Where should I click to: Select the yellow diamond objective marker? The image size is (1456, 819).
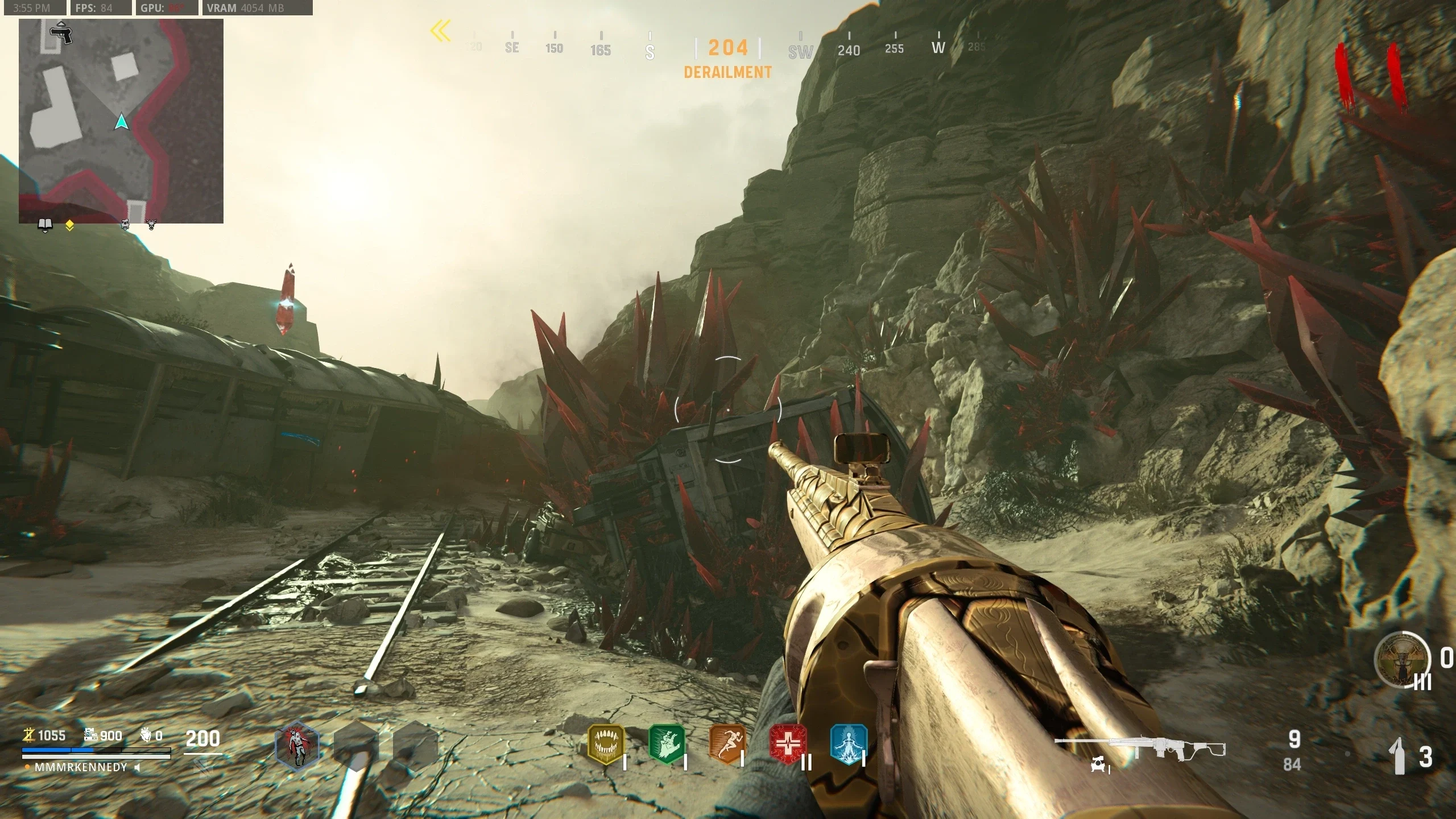pos(69,226)
